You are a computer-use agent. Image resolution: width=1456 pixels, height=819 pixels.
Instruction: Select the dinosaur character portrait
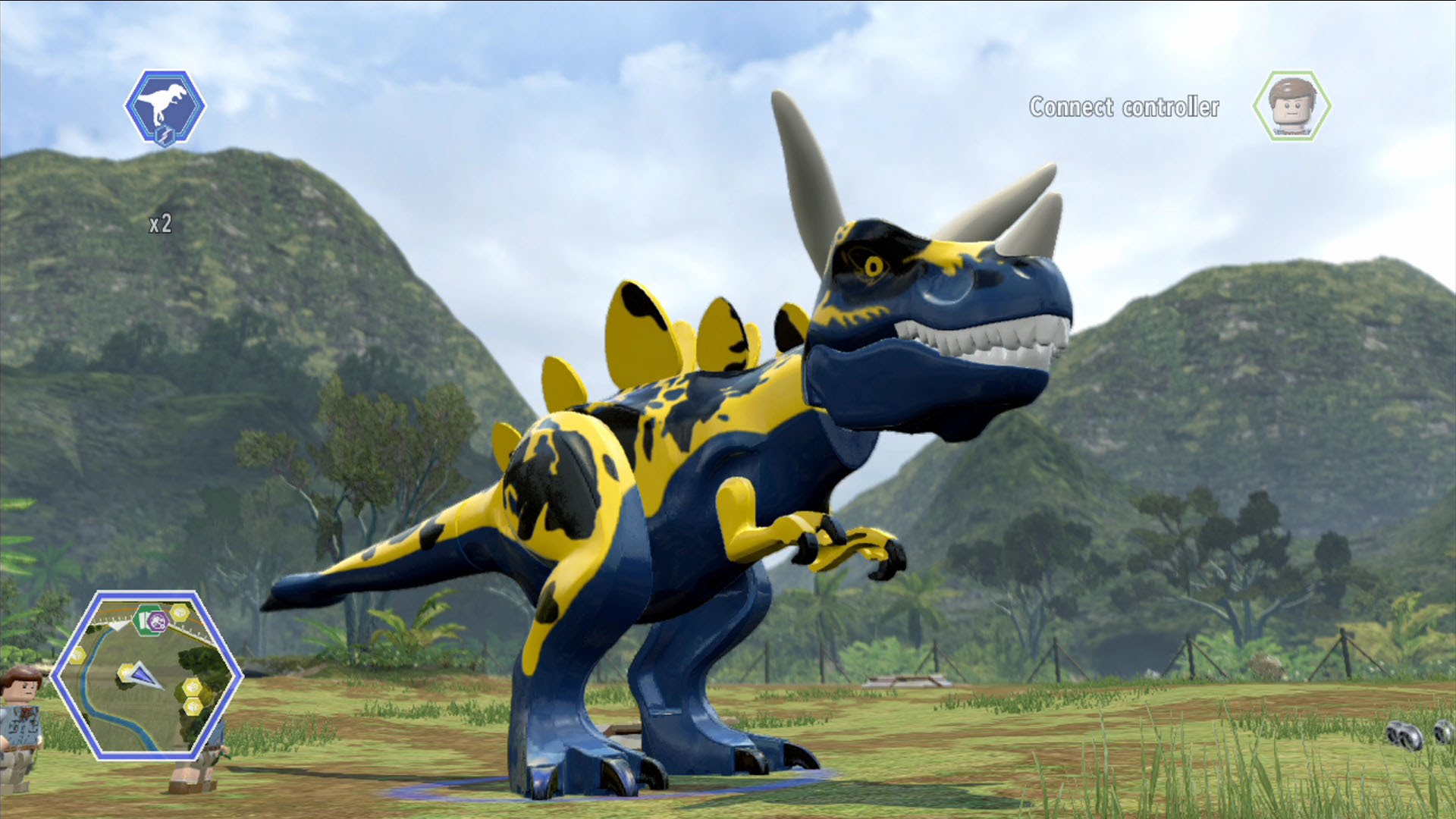165,106
